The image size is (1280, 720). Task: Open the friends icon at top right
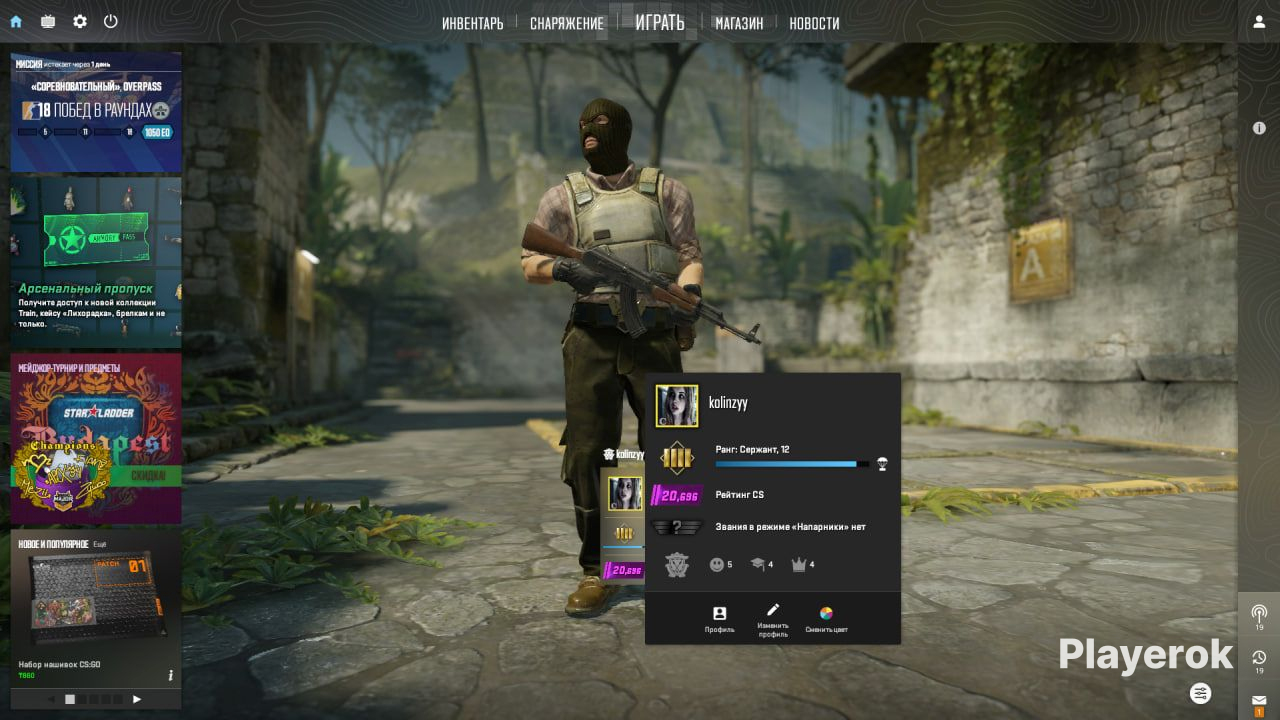click(x=1259, y=22)
